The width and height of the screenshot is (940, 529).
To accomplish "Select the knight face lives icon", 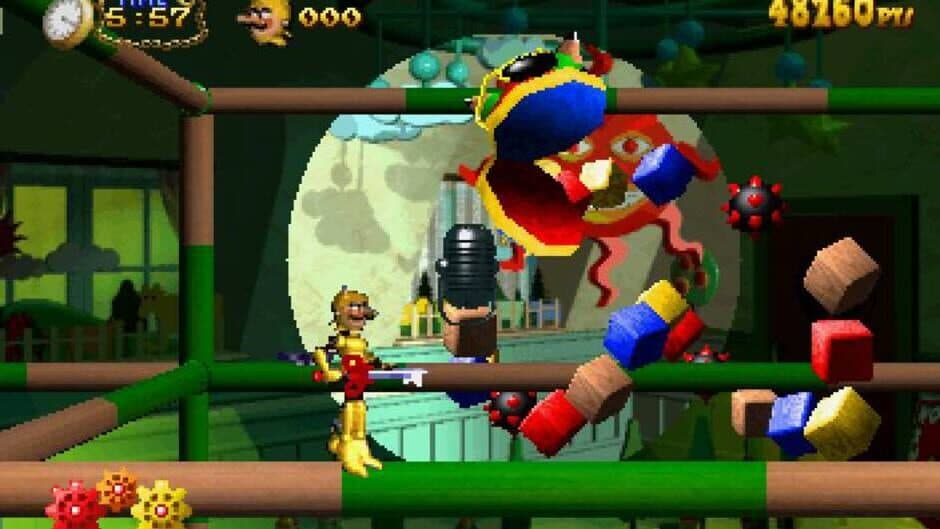I will point(267,20).
